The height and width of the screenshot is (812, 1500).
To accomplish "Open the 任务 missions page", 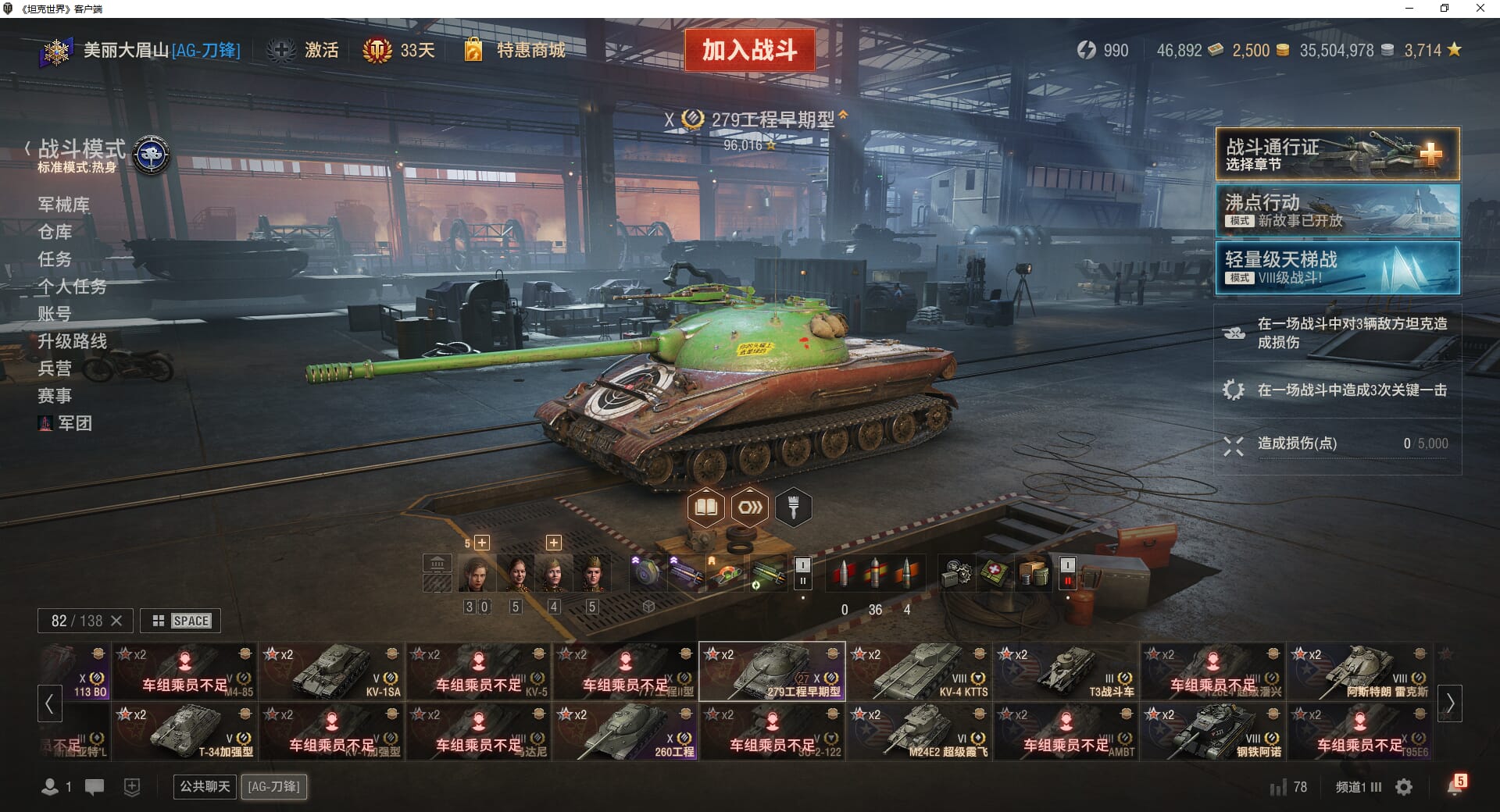I will (55, 259).
